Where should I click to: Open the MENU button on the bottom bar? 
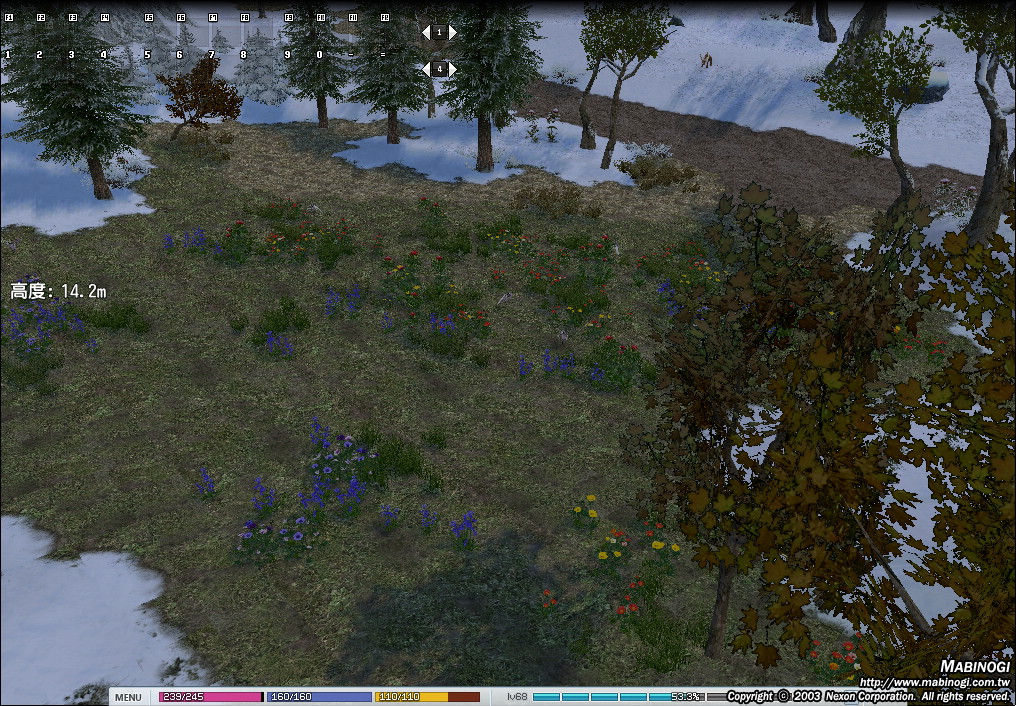coord(128,697)
